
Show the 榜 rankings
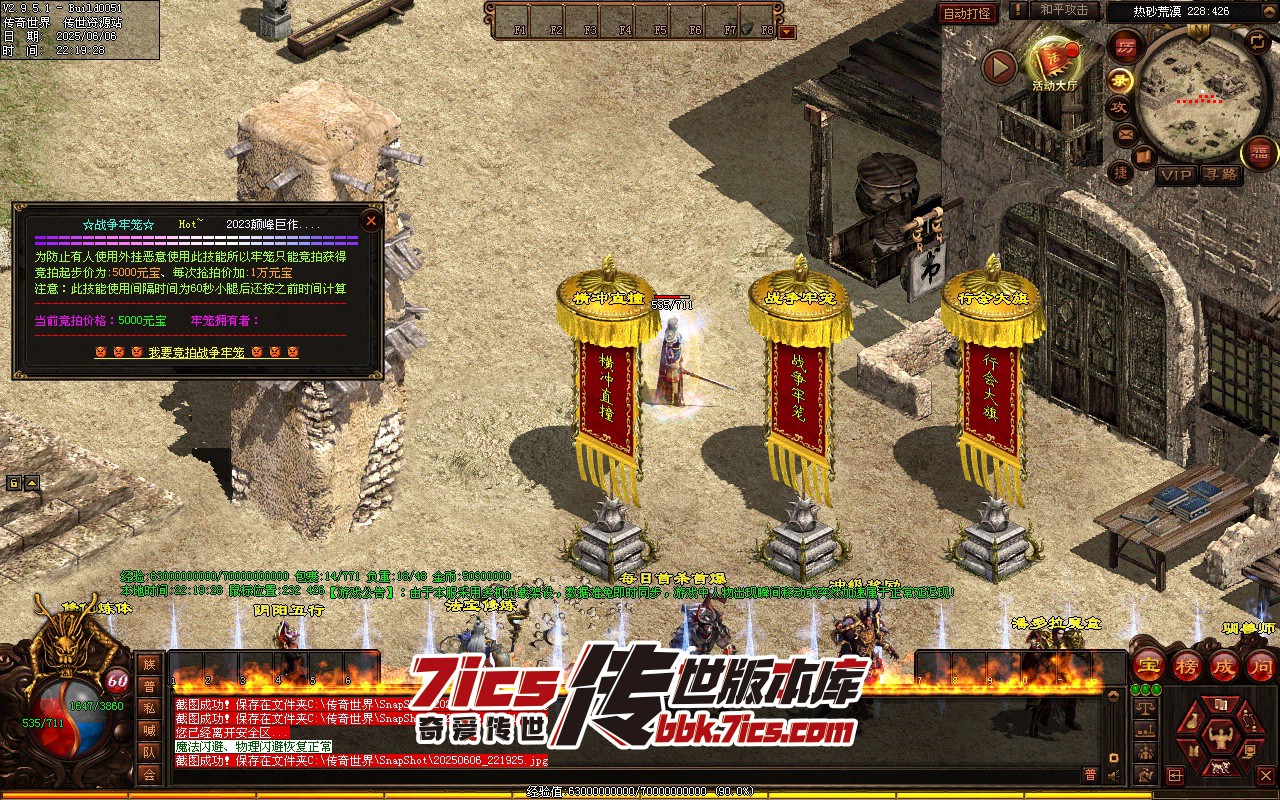point(1187,665)
